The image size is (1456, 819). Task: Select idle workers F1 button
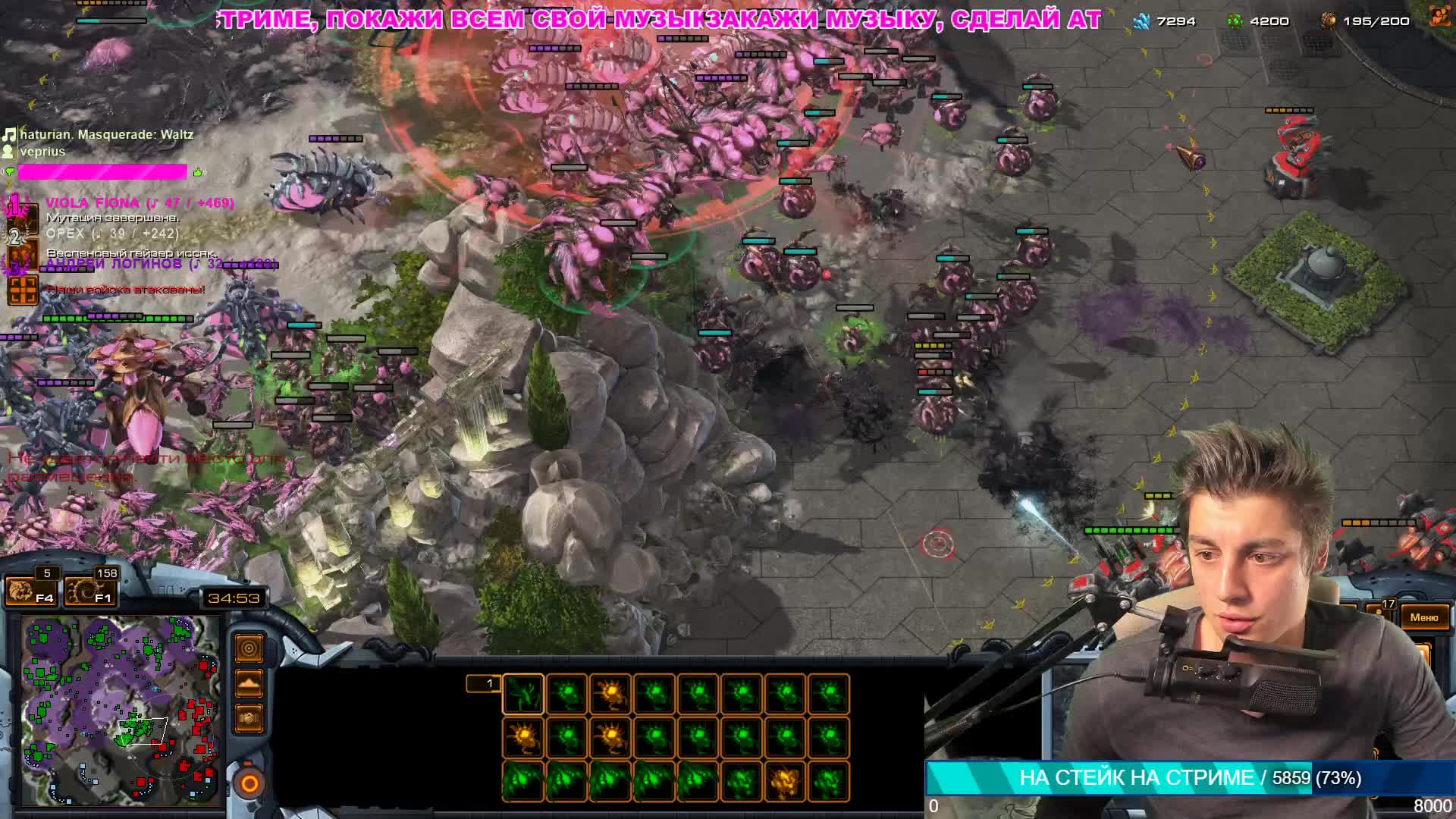coord(90,591)
